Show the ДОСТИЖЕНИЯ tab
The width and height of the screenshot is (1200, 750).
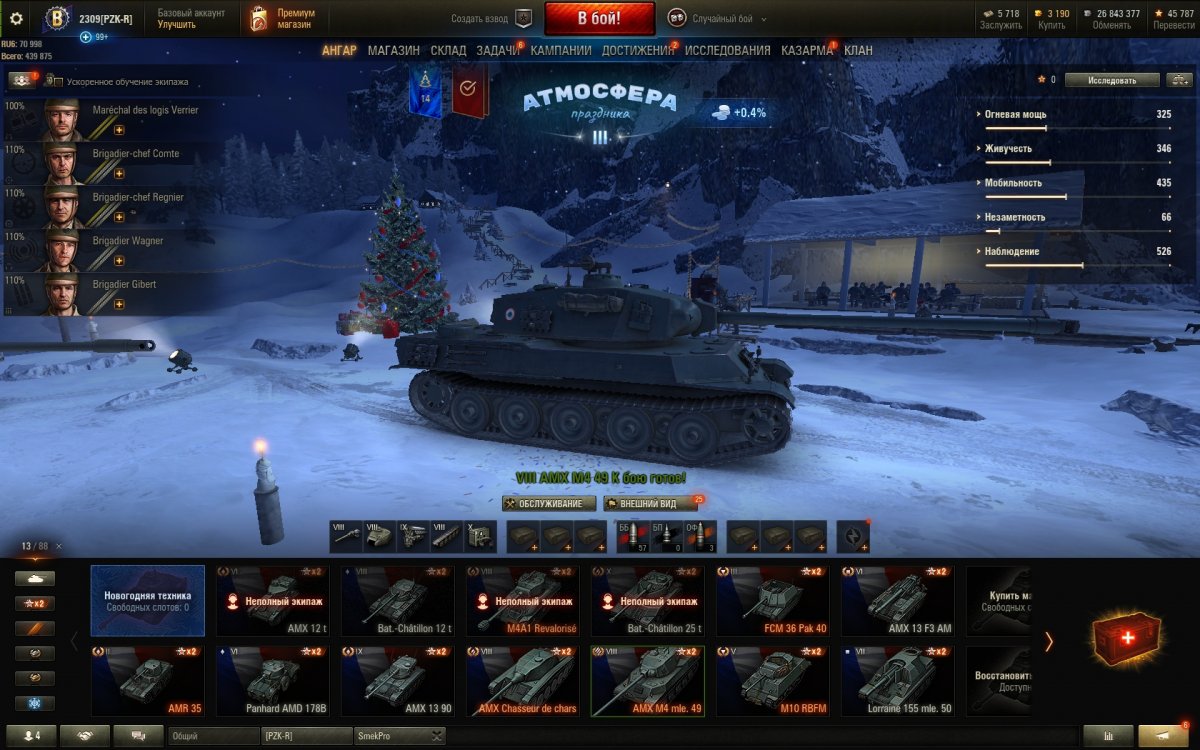(638, 50)
